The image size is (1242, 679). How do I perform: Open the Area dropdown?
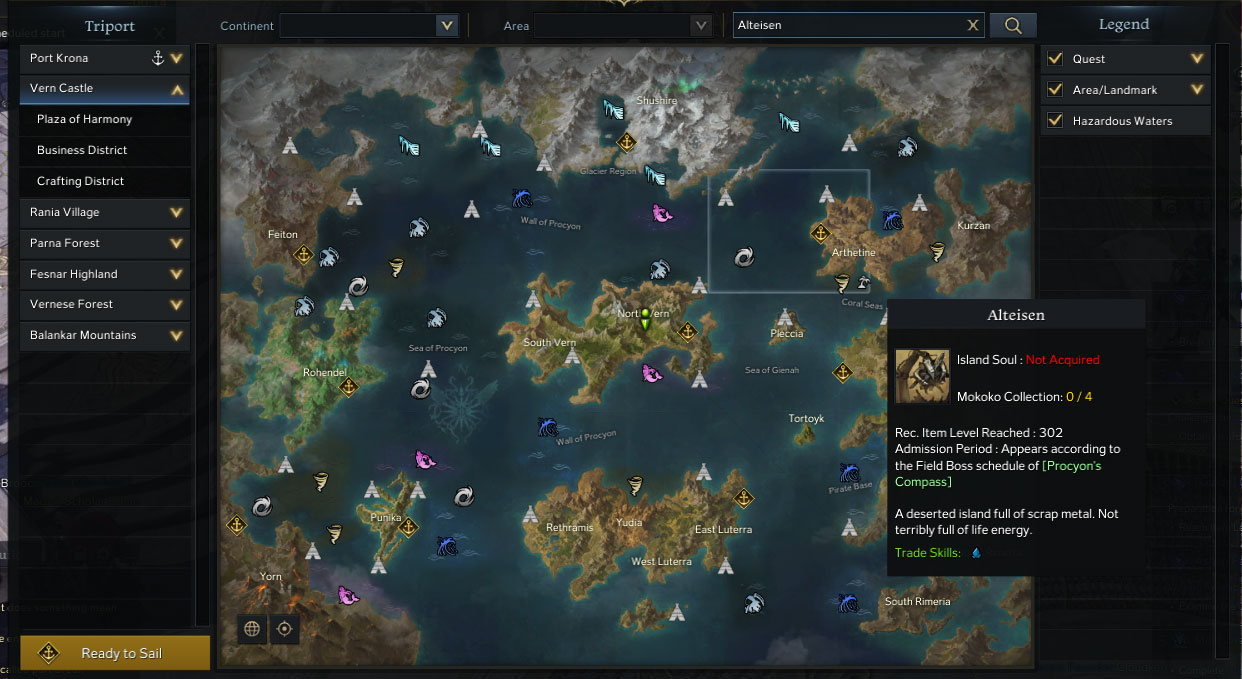[x=699, y=26]
